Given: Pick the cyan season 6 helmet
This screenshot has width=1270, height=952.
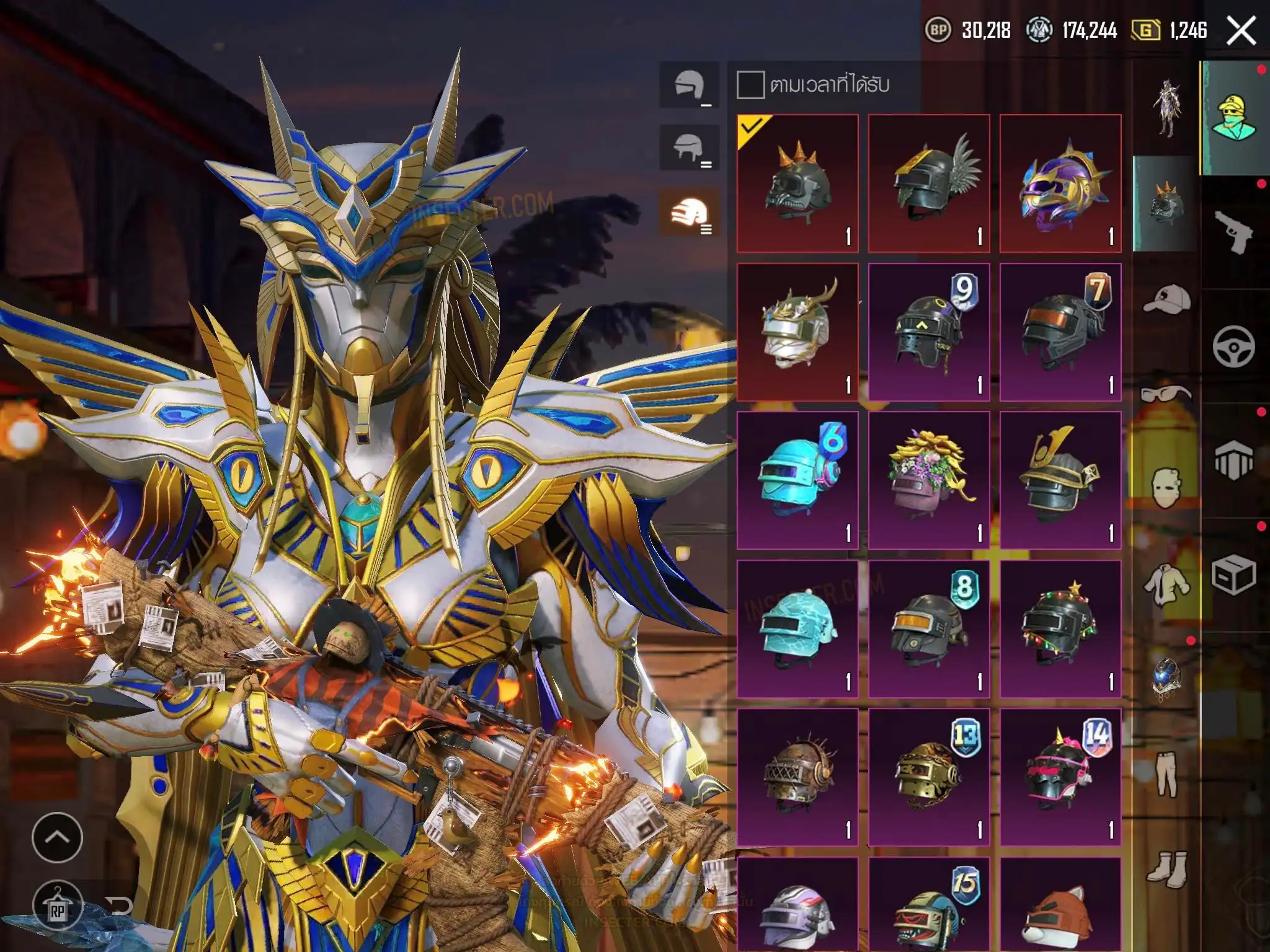Looking at the screenshot, I should pyautogui.click(x=797, y=480).
